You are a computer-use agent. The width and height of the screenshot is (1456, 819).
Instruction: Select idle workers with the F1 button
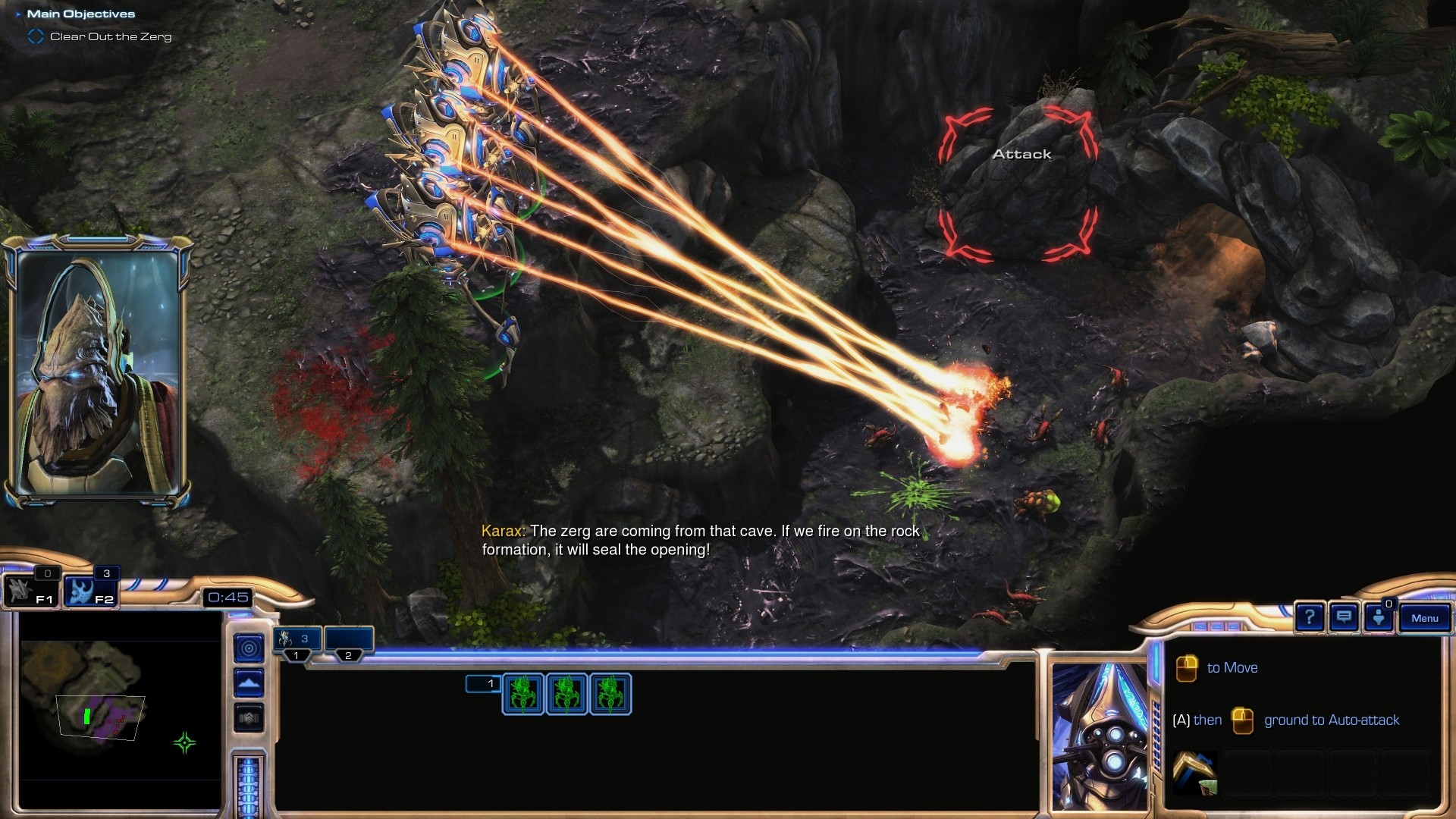[30, 591]
